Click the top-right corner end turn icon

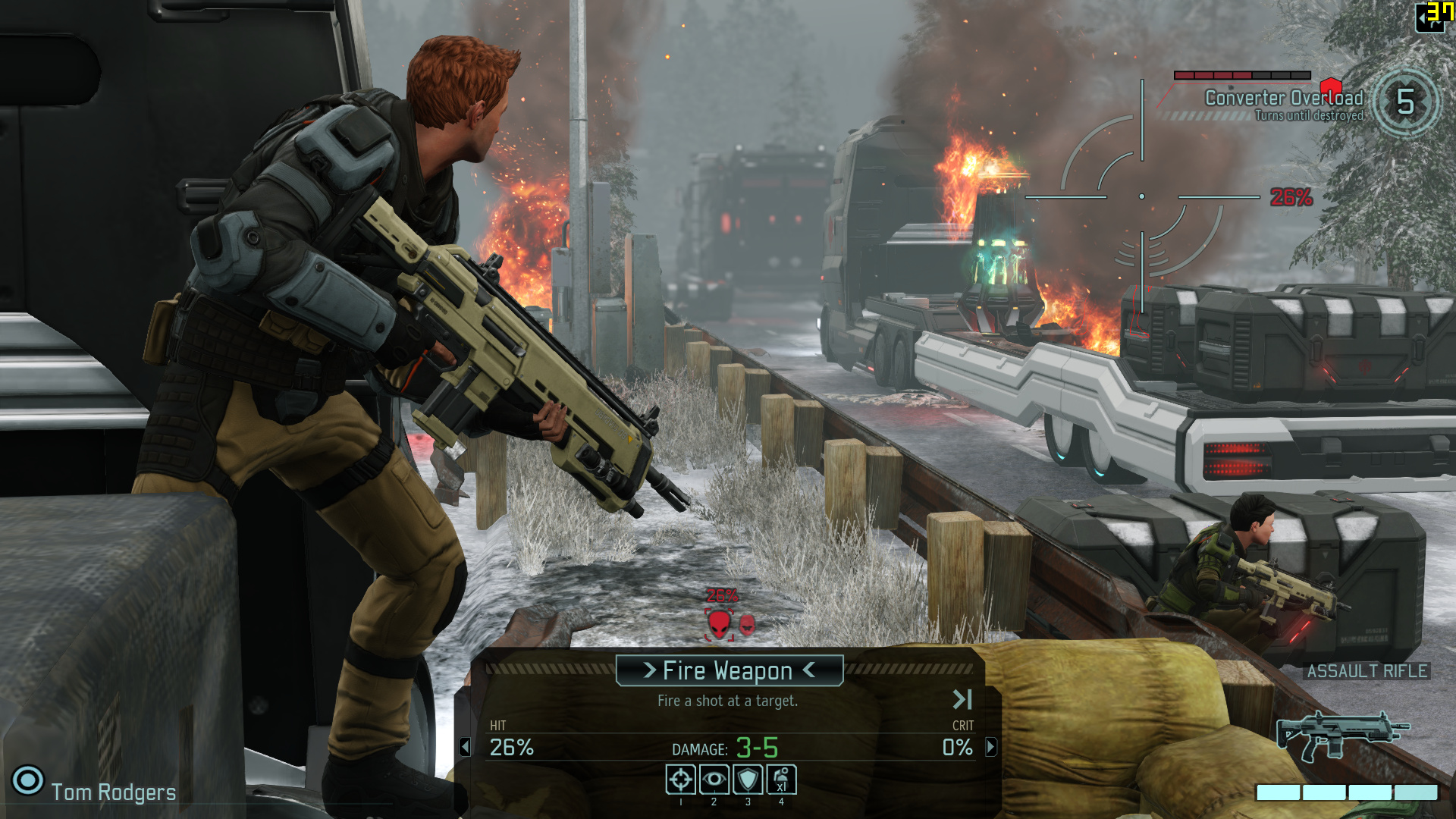point(1431,17)
